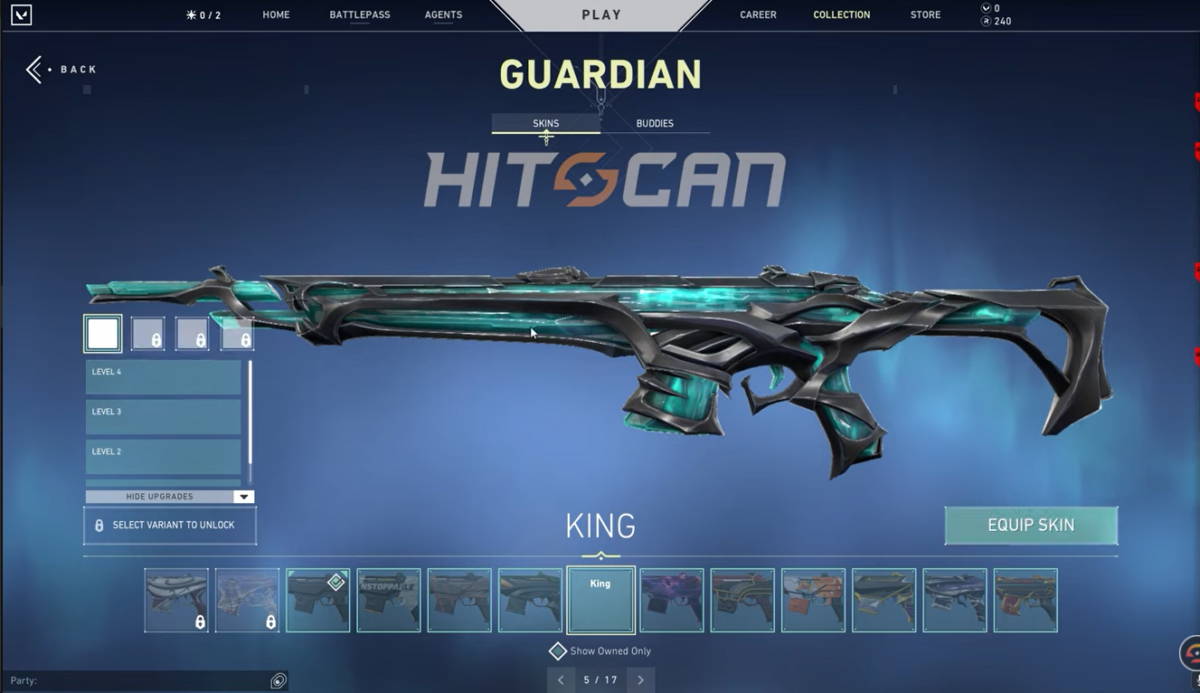Toggle Show Owned Only

[x=558, y=651]
